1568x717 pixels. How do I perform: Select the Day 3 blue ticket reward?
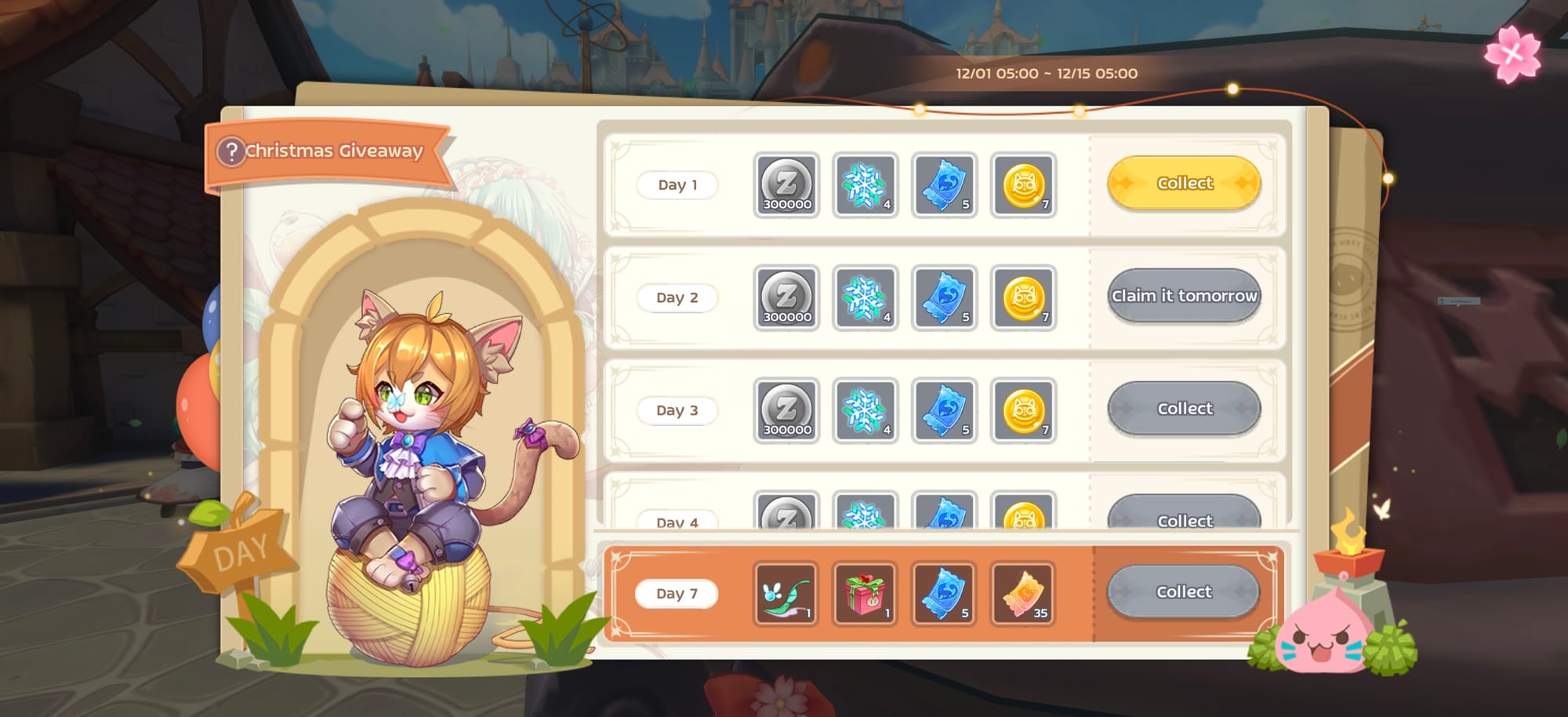point(945,411)
